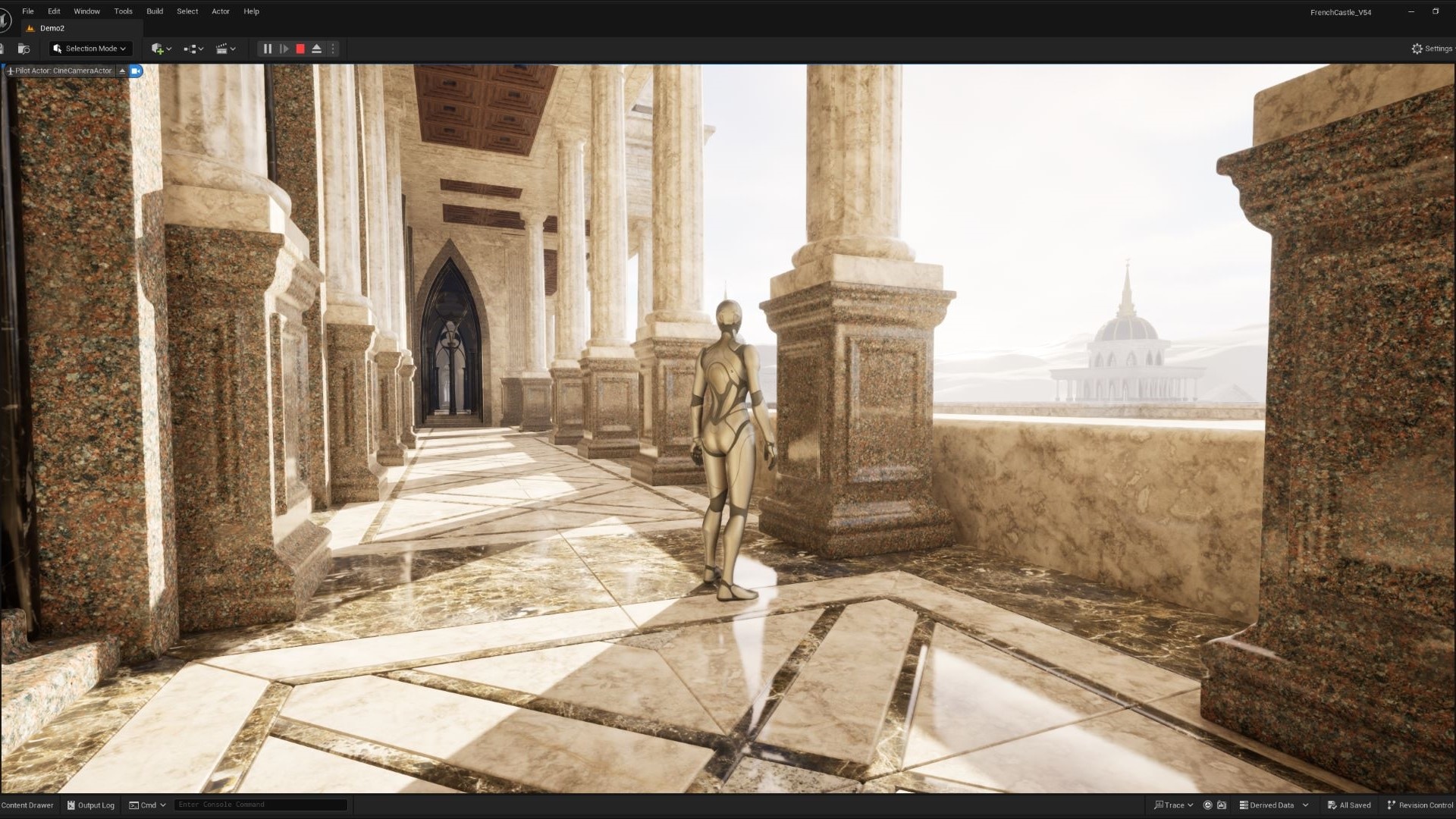Eject from the player pawn
Viewport: 1456px width, 819px height.
(x=317, y=48)
